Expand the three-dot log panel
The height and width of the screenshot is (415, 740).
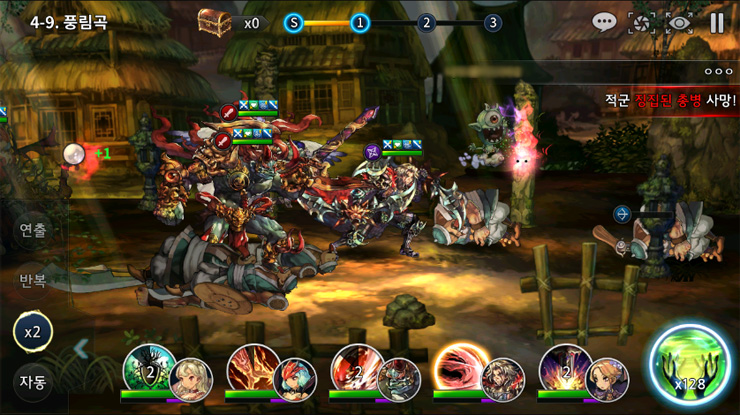[x=718, y=71]
